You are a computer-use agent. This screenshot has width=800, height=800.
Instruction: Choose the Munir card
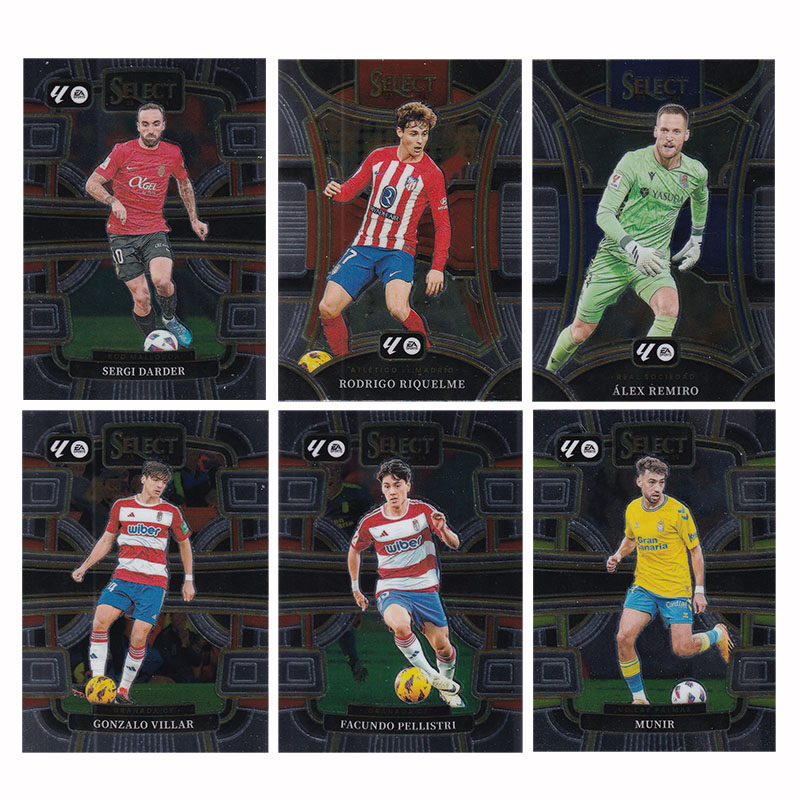(653, 580)
